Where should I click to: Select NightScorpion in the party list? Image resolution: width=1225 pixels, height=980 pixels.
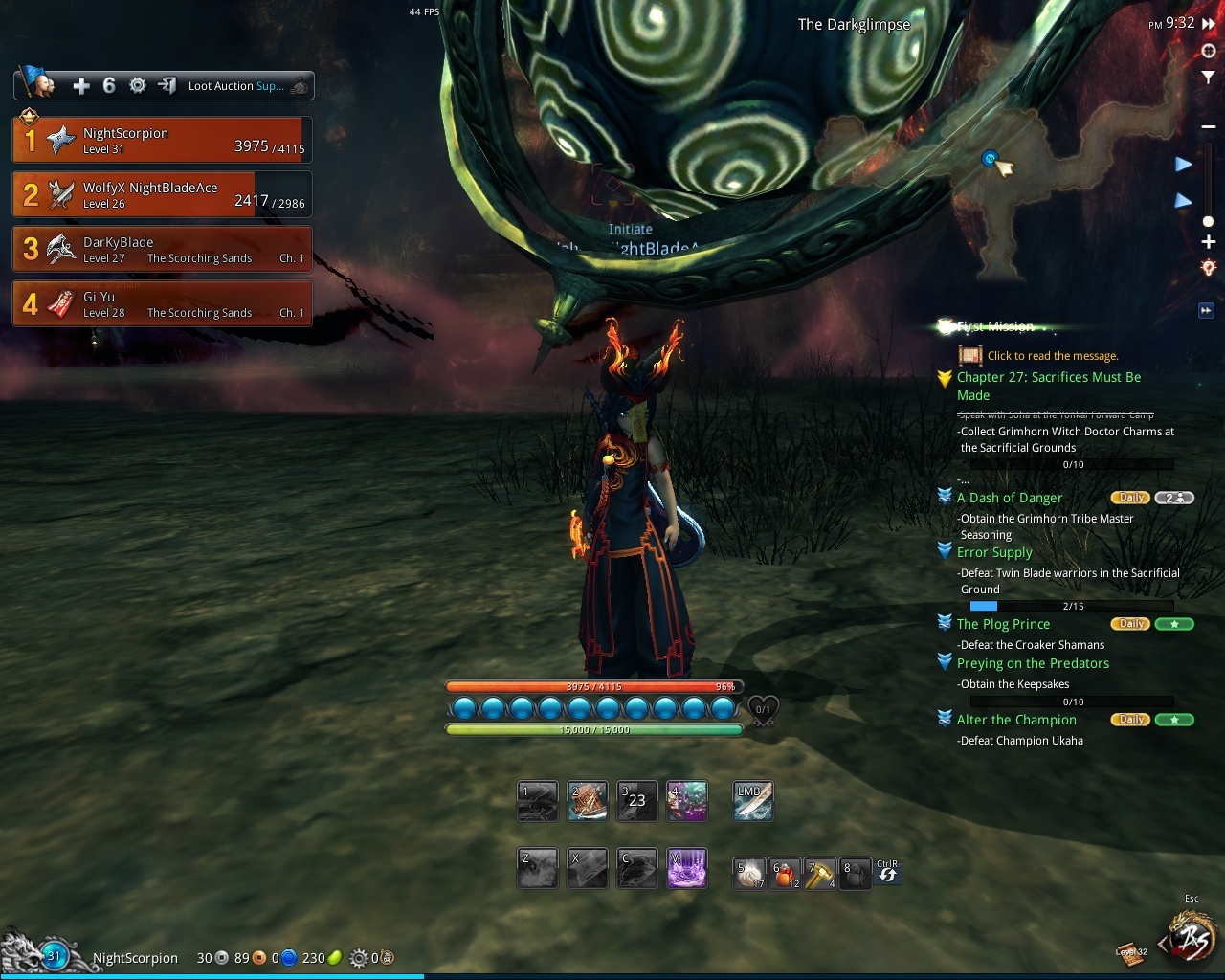click(161, 141)
